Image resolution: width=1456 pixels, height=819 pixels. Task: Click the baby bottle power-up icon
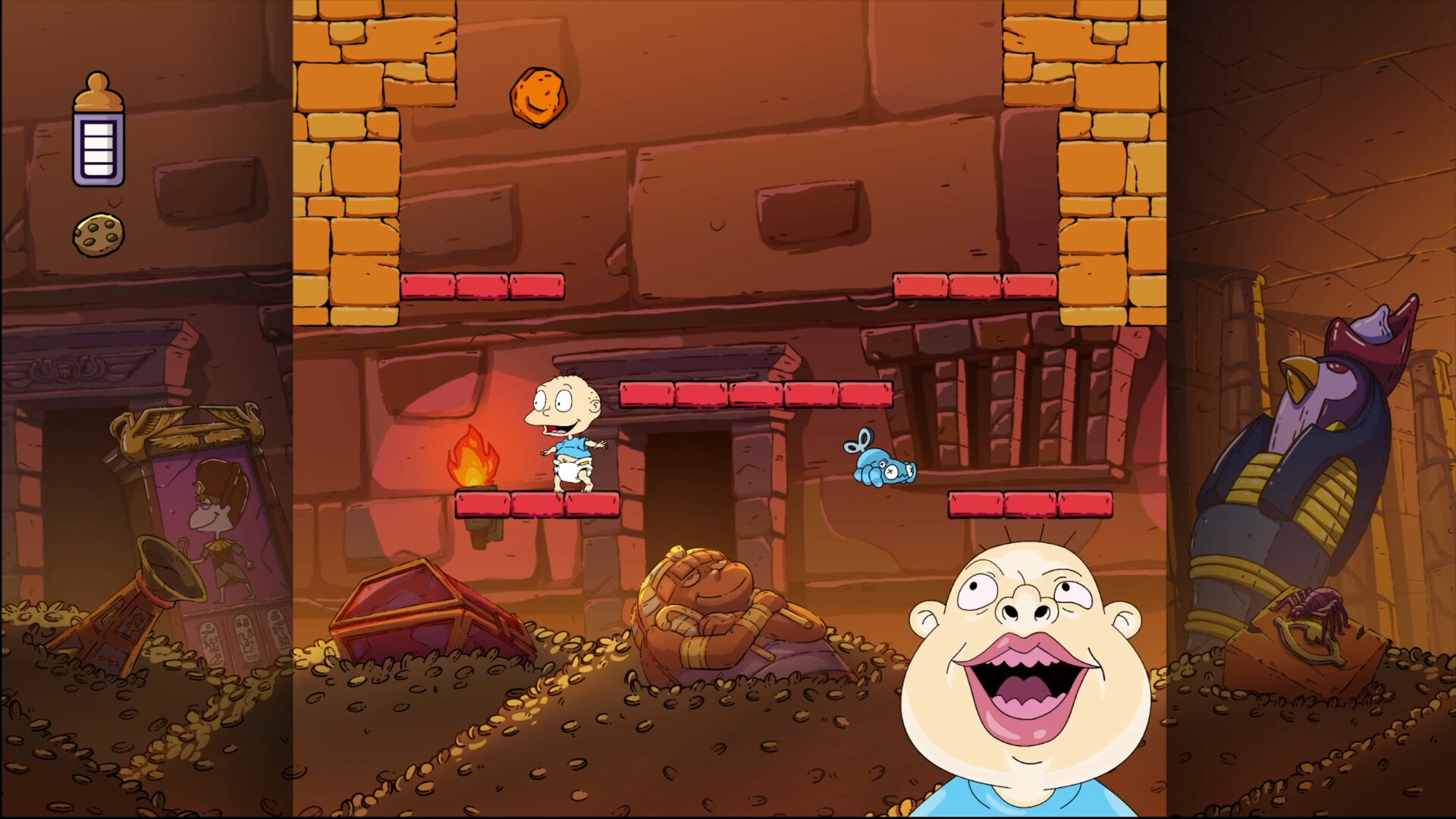click(x=98, y=127)
